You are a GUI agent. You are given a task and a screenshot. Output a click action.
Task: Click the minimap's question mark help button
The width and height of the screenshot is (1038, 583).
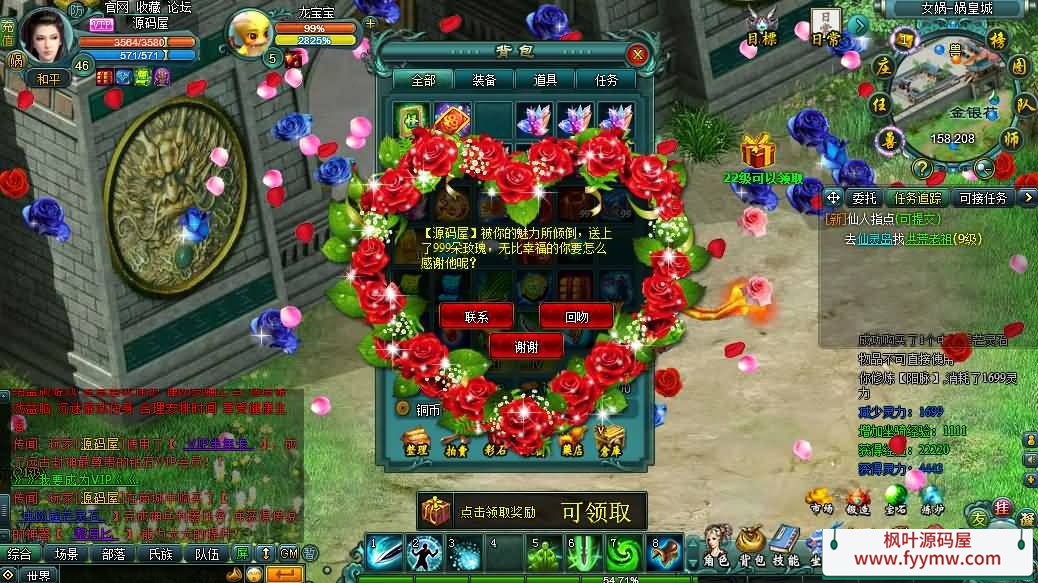click(x=922, y=168)
